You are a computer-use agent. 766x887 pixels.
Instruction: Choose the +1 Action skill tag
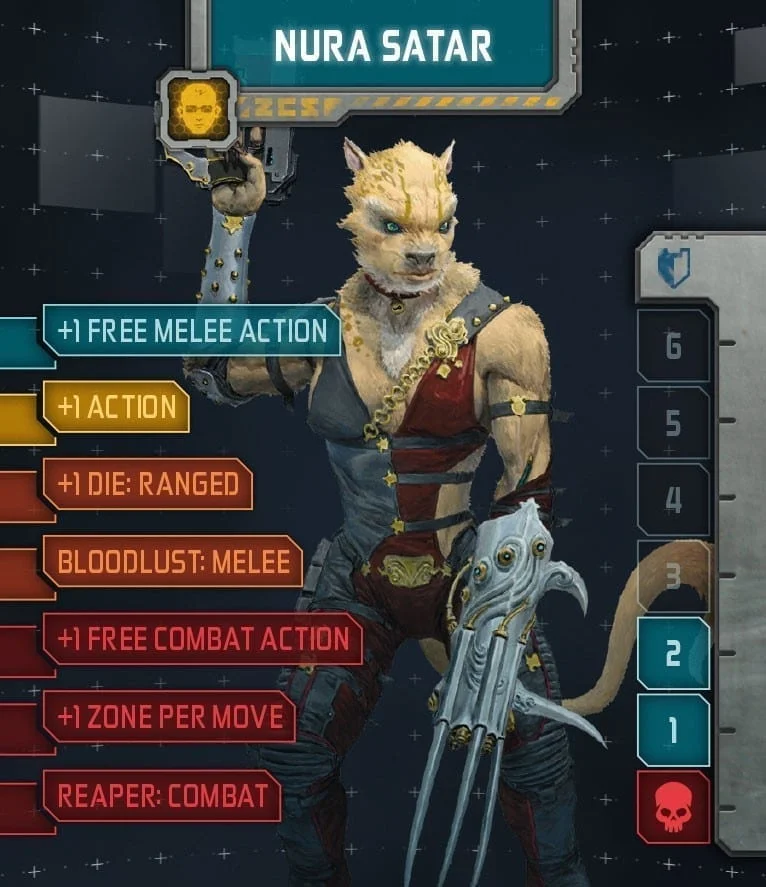[117, 407]
